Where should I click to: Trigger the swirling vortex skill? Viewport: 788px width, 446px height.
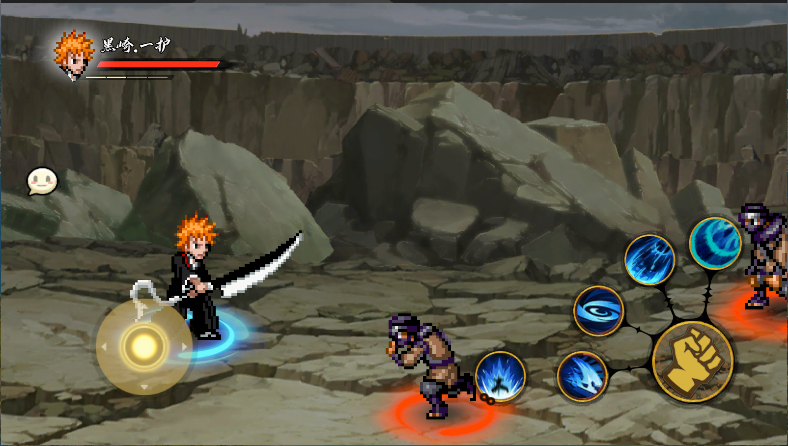coord(599,311)
